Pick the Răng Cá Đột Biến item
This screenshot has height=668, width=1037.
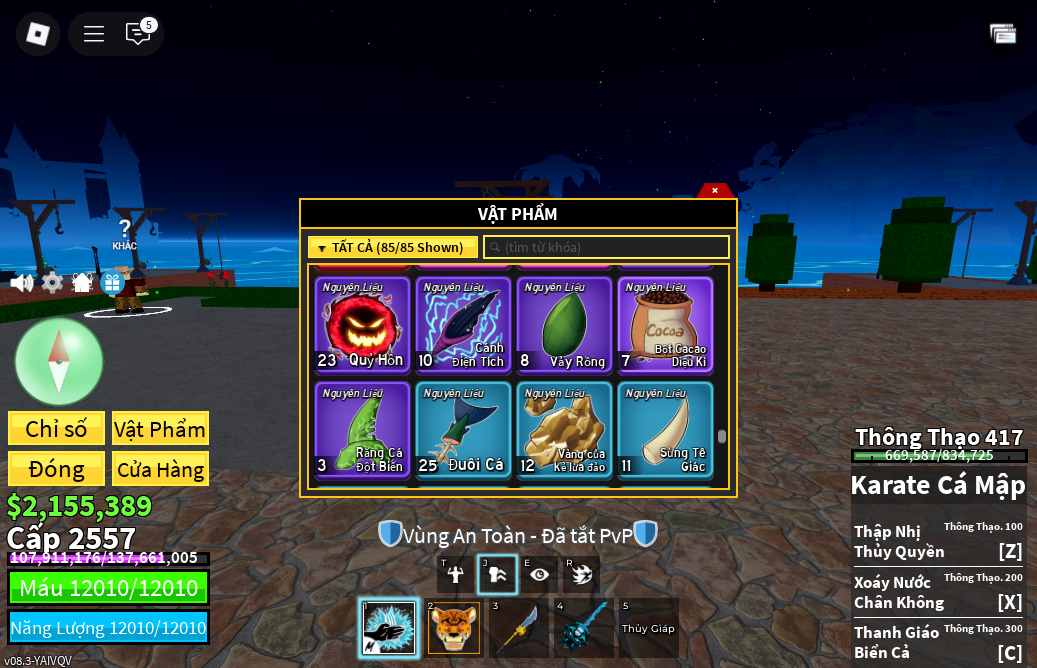(x=362, y=430)
